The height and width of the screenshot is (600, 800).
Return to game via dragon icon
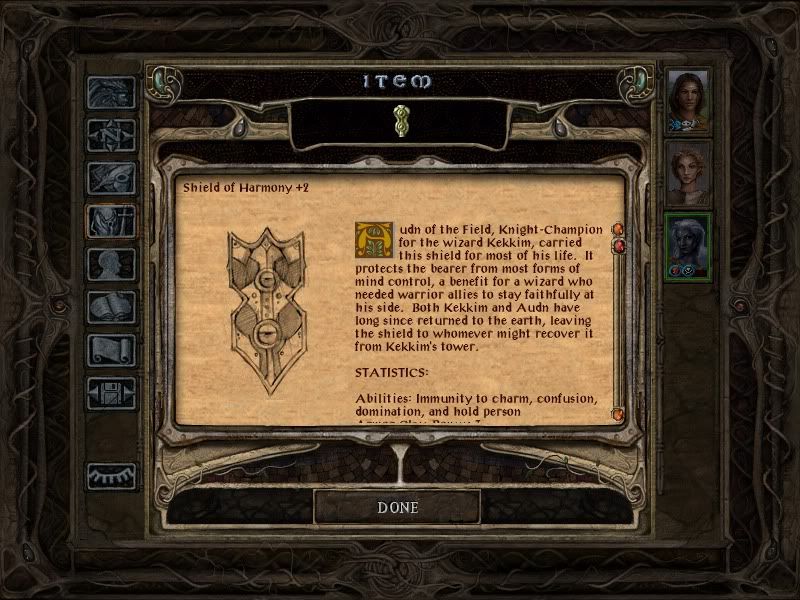tap(110, 93)
